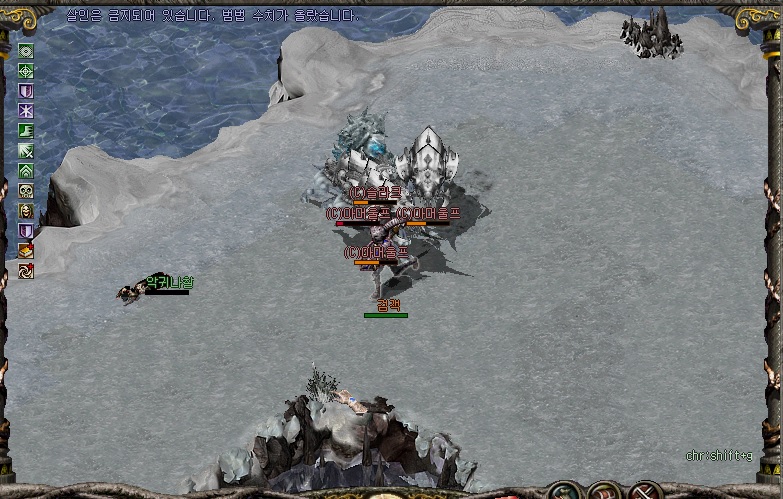Viewport: 783px width, 499px height.
Task: Select the green sword buff icon
Action: pyautogui.click(x=26, y=151)
